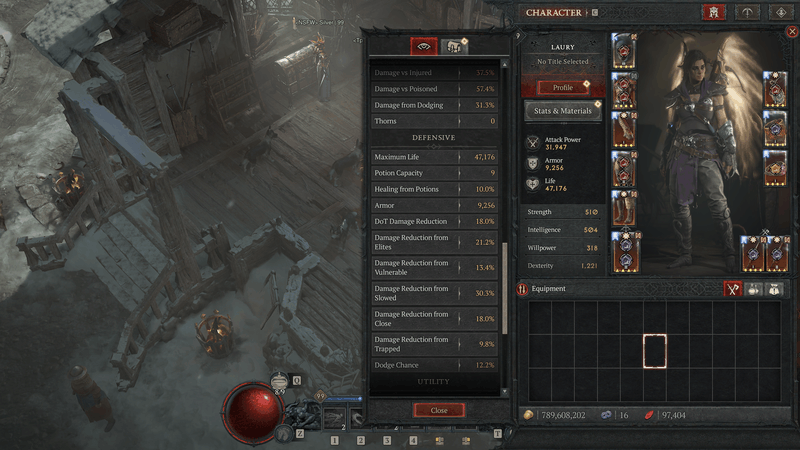This screenshot has width=800, height=450.
Task: Select the Dodge Chance stat row
Action: 435,365
